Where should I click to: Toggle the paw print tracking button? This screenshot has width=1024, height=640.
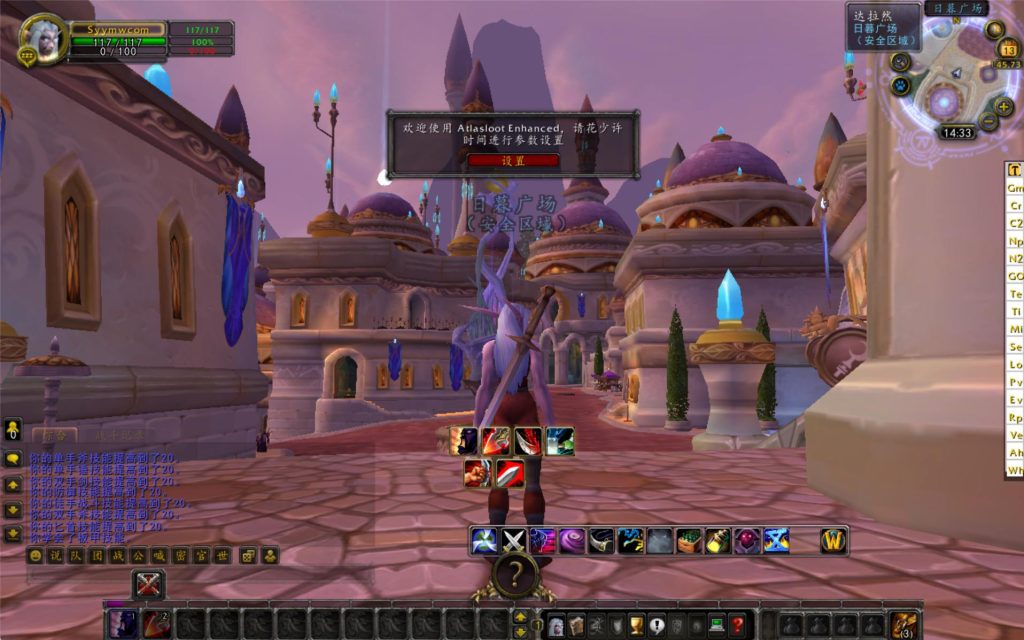[899, 86]
